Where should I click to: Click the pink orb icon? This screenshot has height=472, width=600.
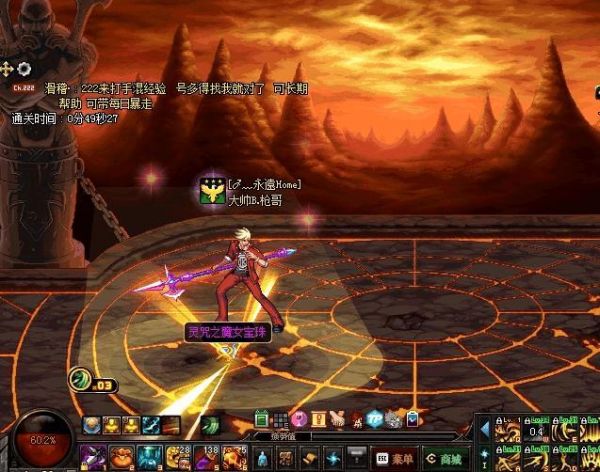(299, 418)
